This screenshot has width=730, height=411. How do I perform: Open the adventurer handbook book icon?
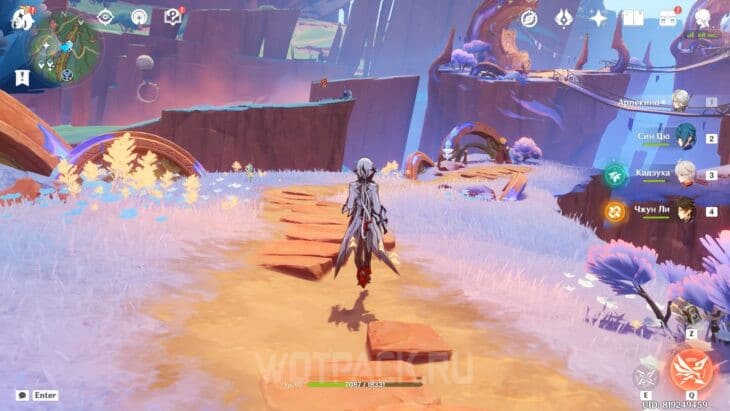632,18
